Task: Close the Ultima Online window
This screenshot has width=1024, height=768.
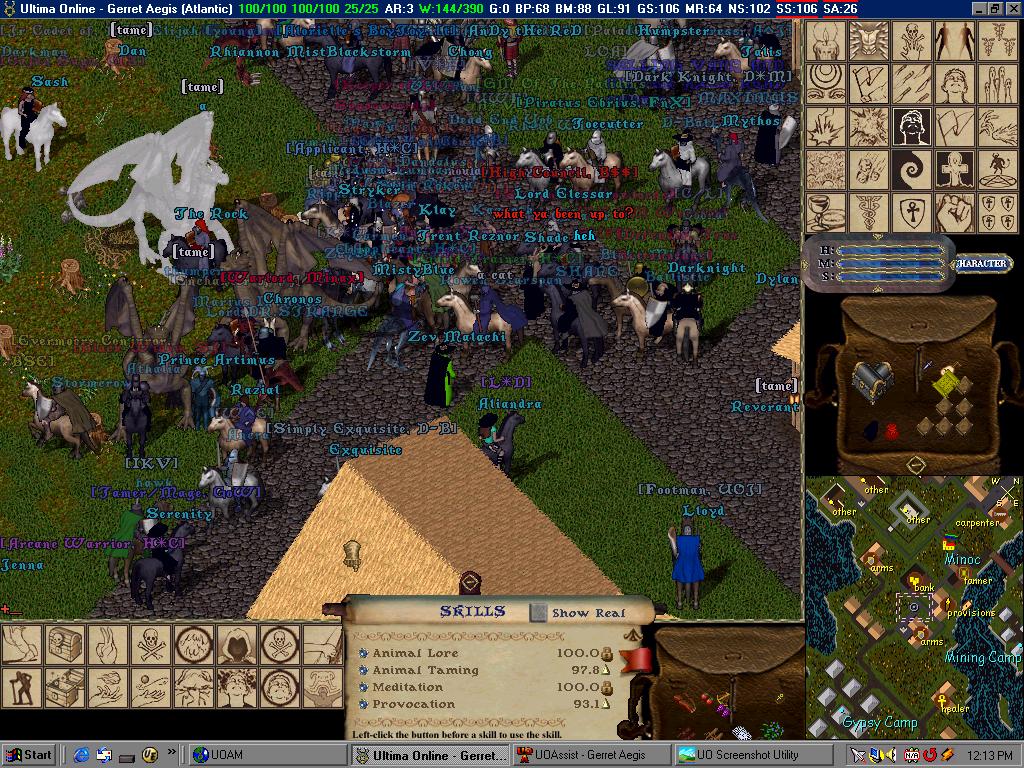Action: [x=1013, y=8]
